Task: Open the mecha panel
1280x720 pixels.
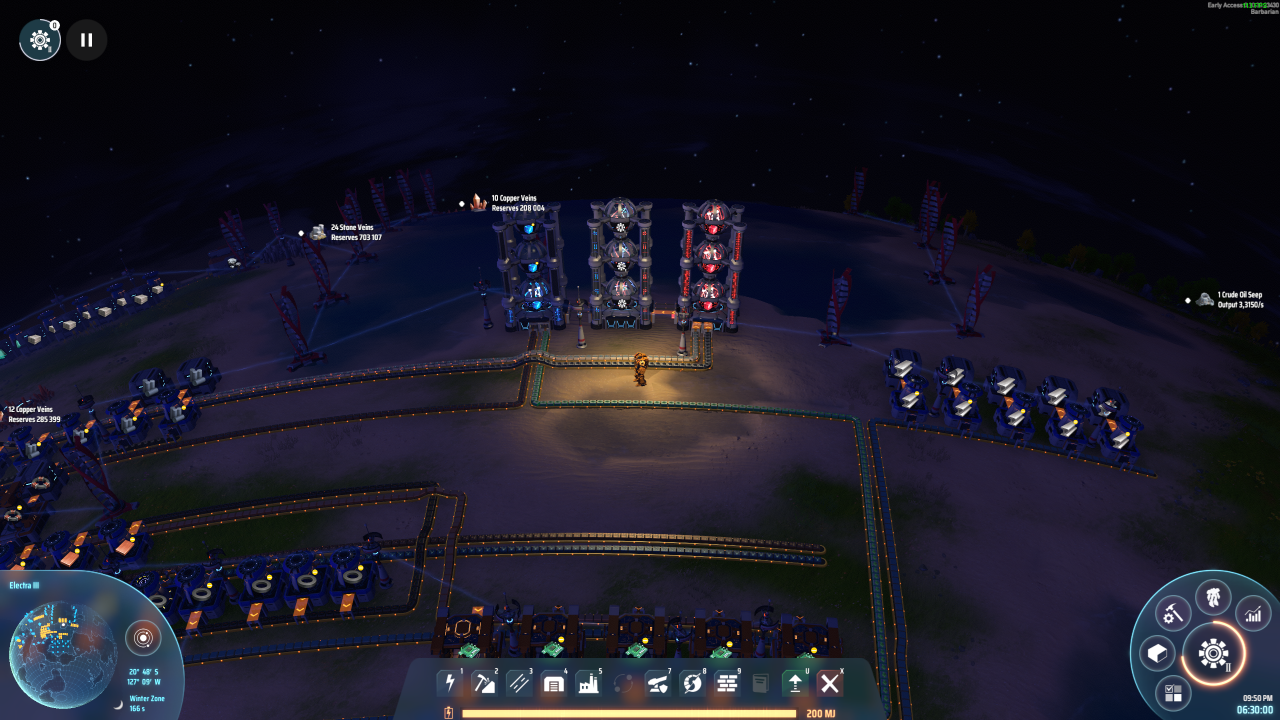Action: point(1213,598)
